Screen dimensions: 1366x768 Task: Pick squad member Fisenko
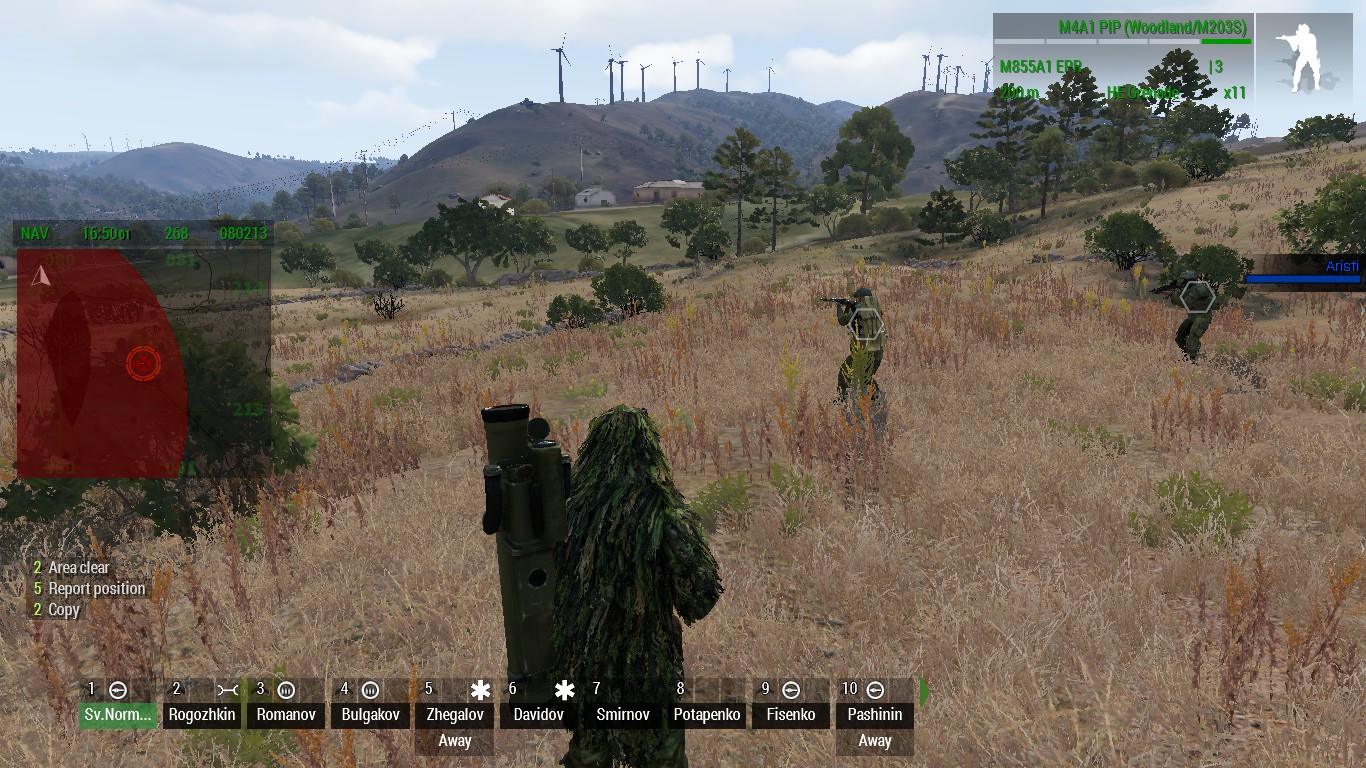791,714
